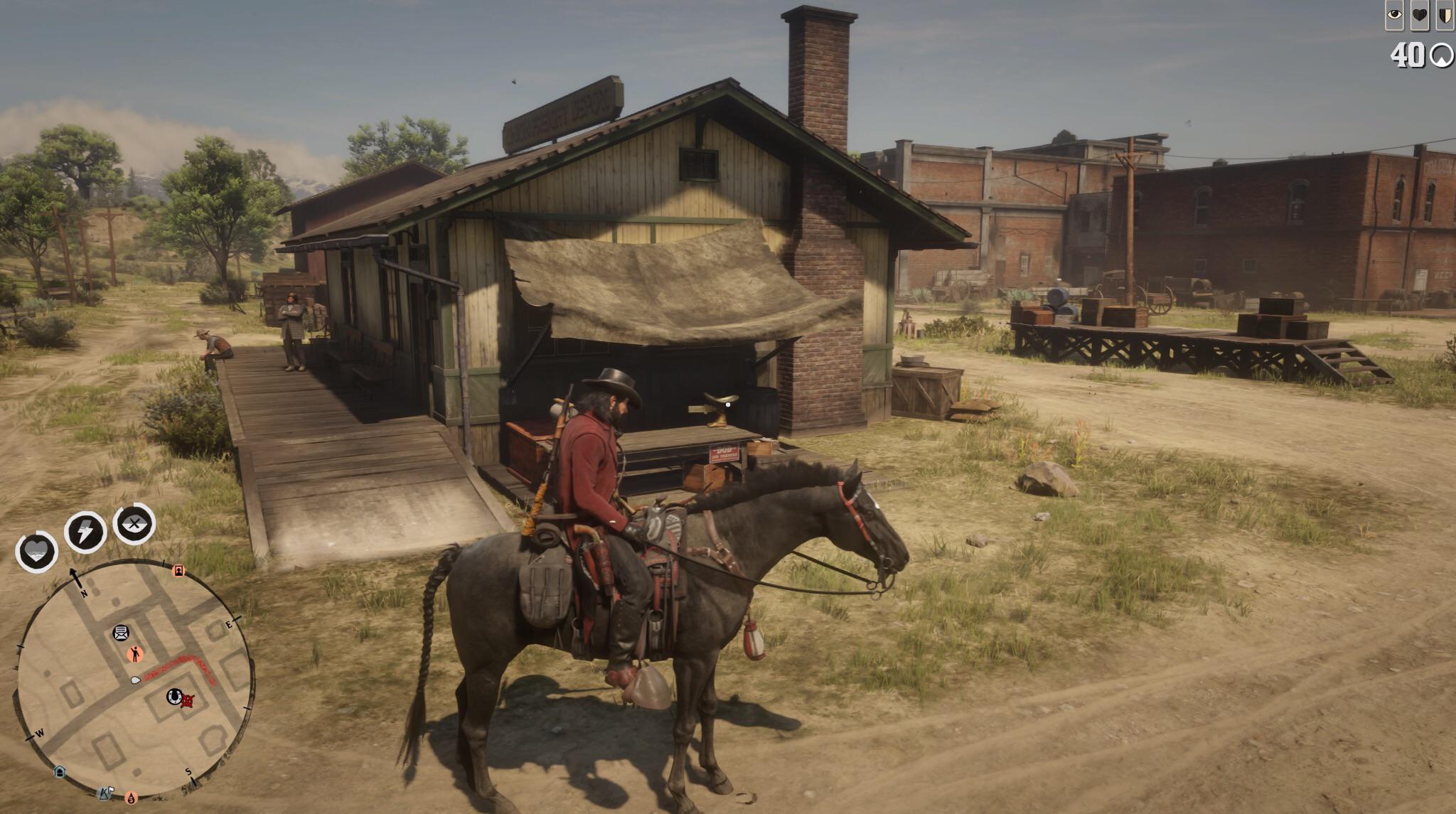Click the E compass letter on the minimap

click(229, 623)
